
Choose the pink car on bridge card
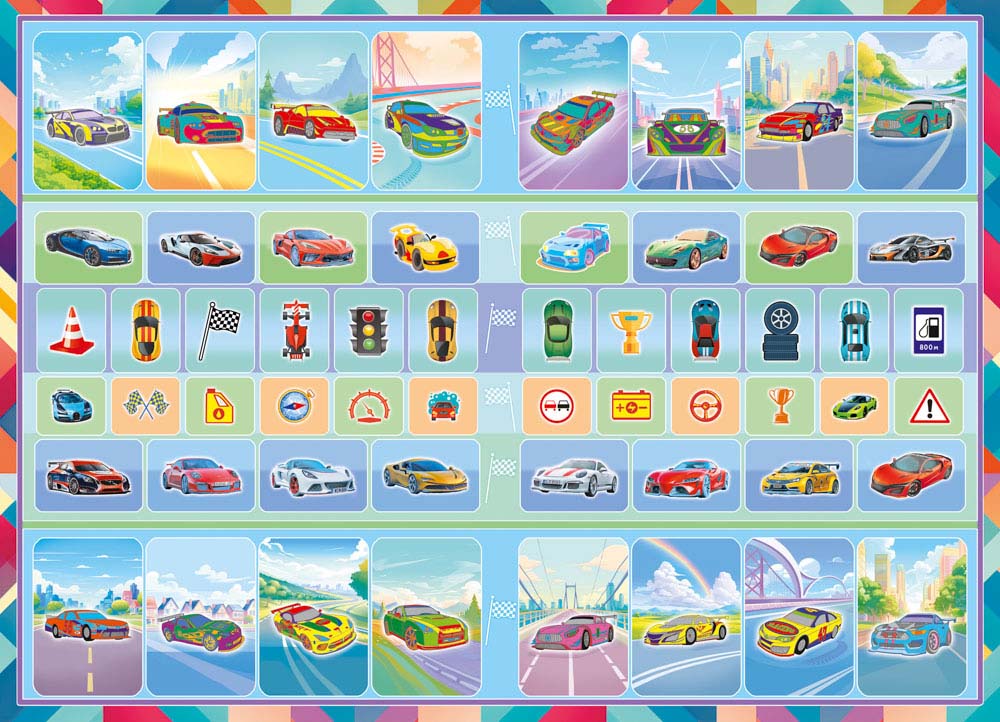coord(574,616)
